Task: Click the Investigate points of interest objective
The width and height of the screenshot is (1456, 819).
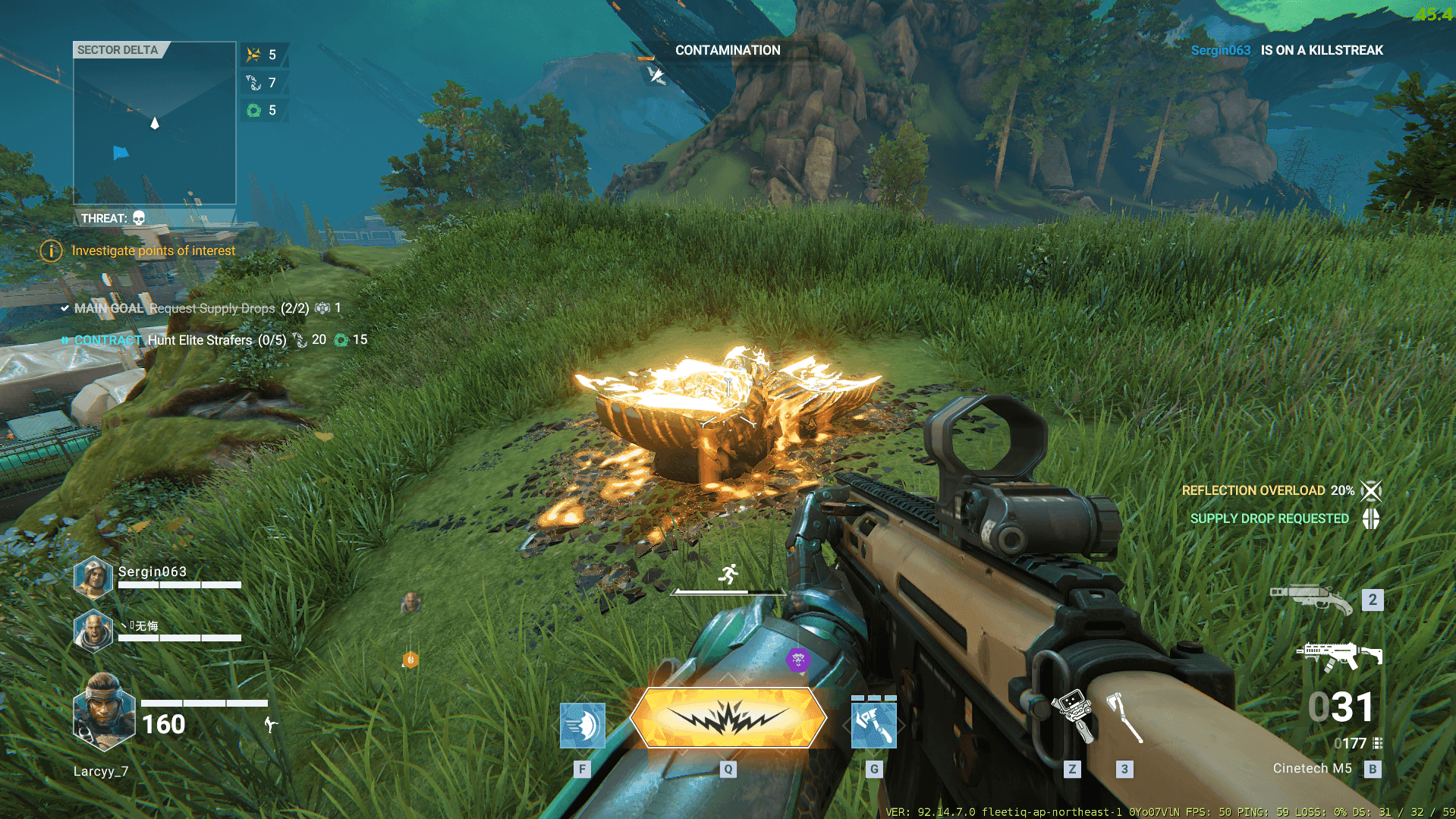Action: click(x=153, y=250)
